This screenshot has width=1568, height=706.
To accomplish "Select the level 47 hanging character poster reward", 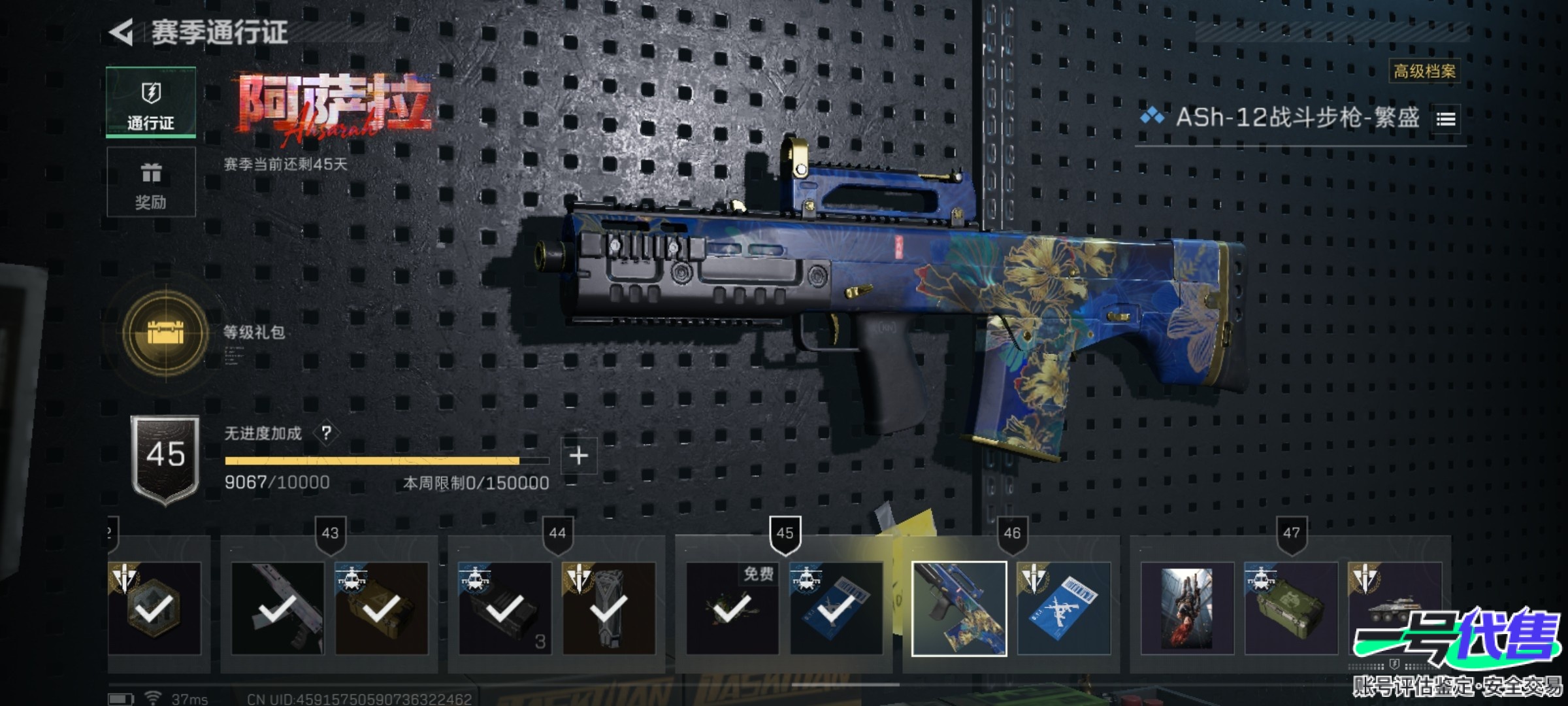I will click(1187, 609).
